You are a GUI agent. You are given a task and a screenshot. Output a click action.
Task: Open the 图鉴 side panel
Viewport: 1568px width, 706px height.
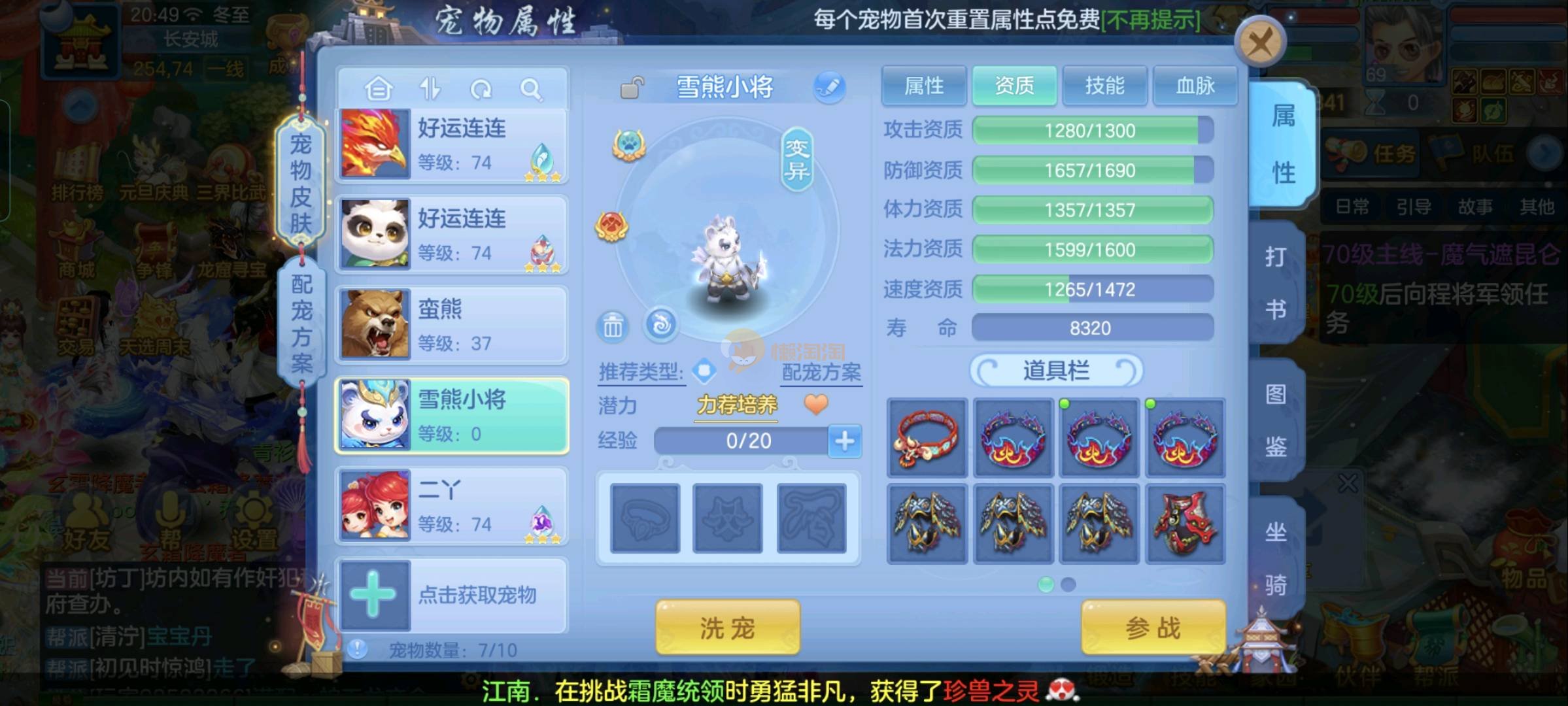[1276, 420]
